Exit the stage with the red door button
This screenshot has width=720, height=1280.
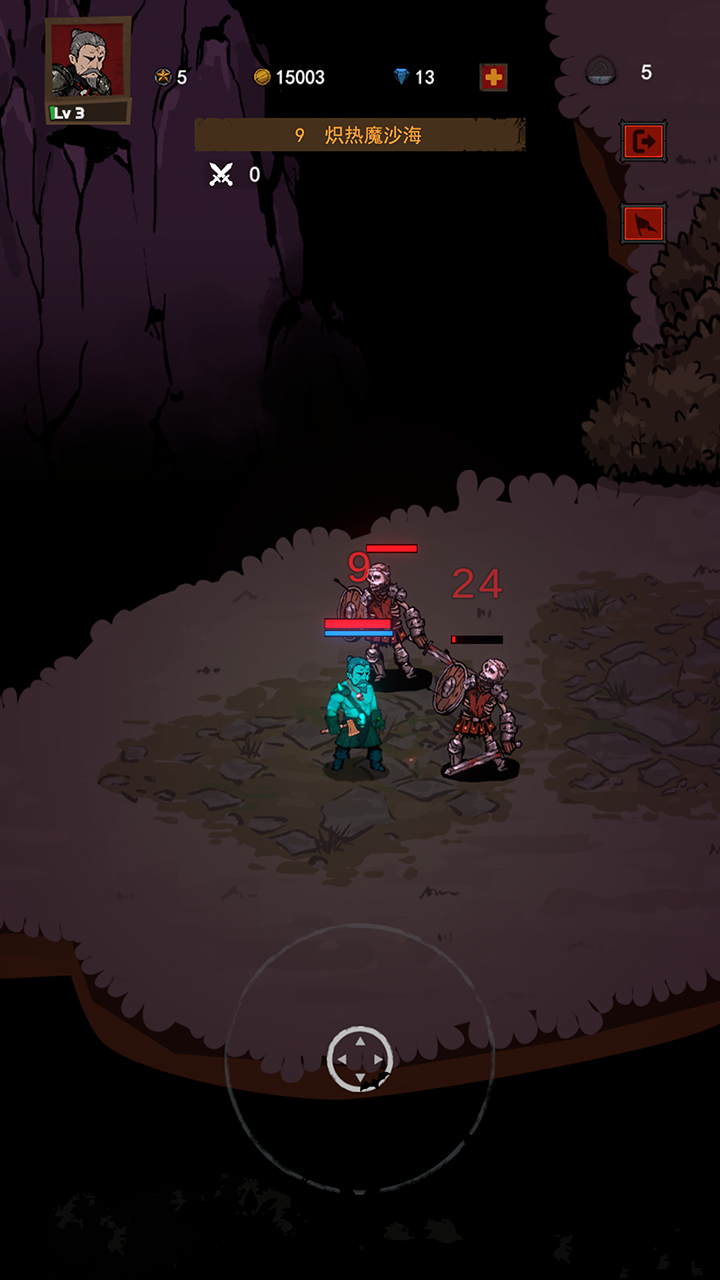643,142
